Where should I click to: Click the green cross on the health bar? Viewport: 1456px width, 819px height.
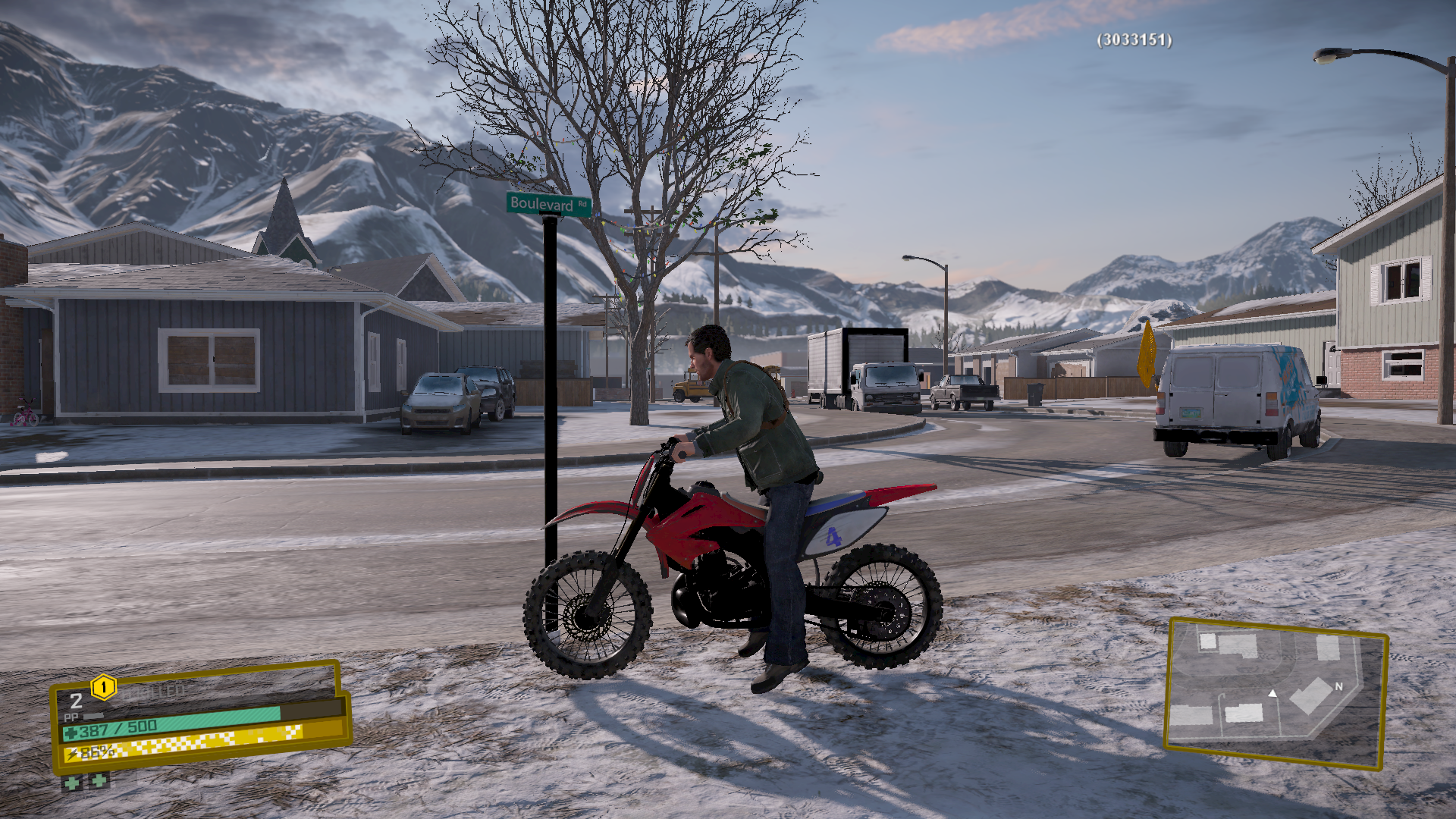pyautogui.click(x=71, y=733)
